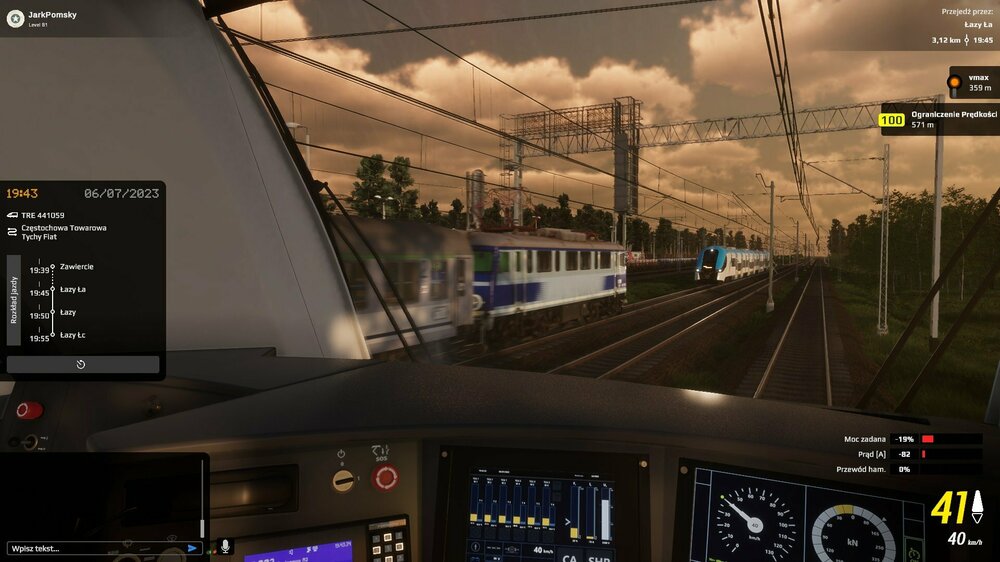Open the Rozkład jazdy side tab
This screenshot has height=562, width=1000.
point(14,299)
